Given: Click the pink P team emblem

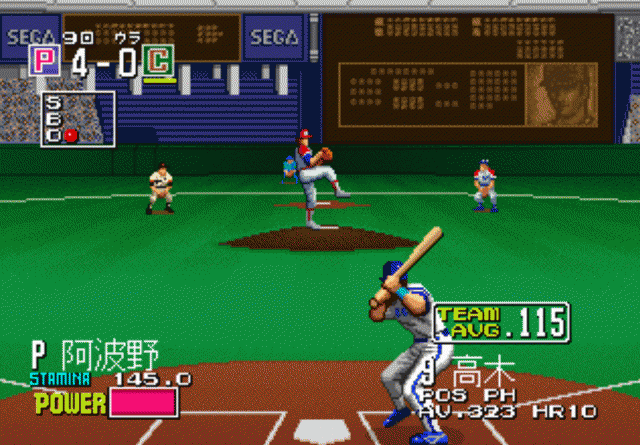Looking at the screenshot, I should [44, 62].
